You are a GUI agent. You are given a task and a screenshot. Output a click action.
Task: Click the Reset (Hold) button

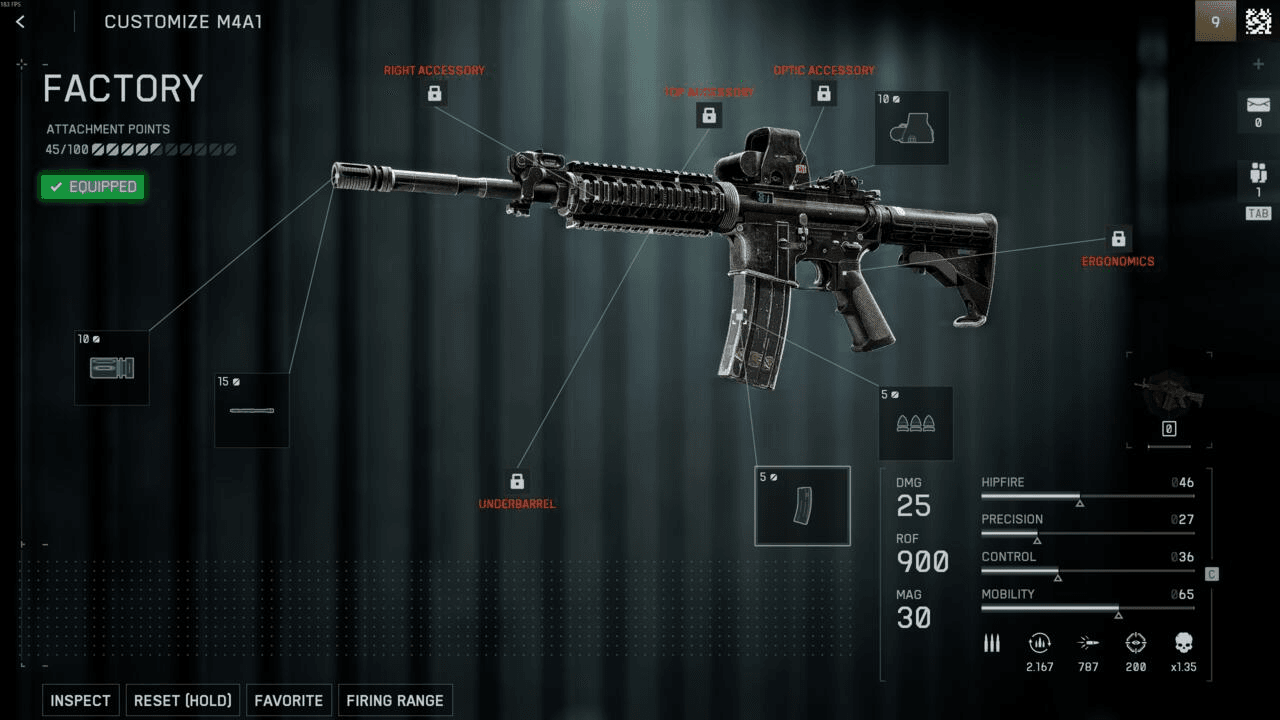(183, 700)
